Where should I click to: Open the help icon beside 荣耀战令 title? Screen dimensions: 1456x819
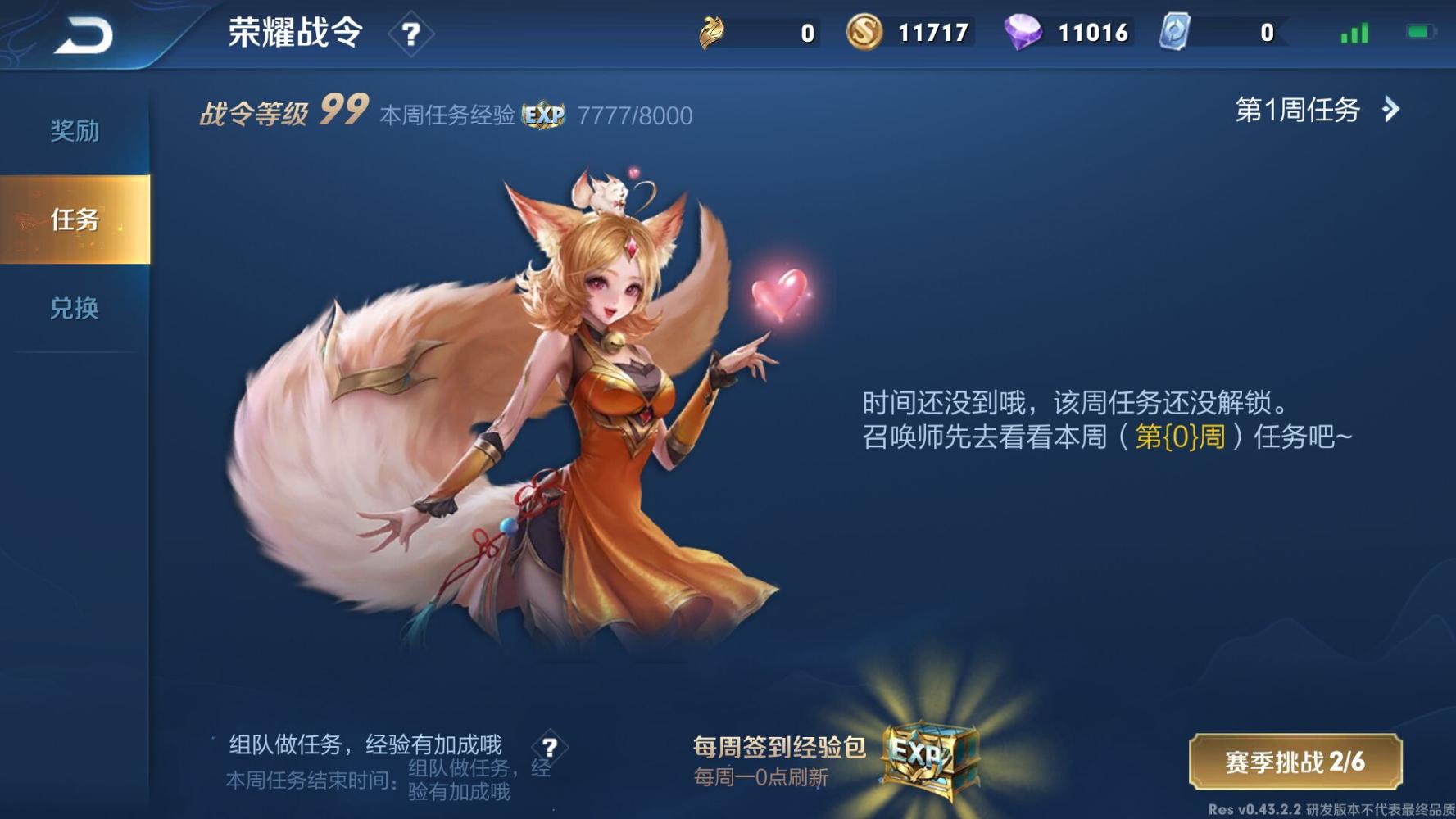click(413, 33)
